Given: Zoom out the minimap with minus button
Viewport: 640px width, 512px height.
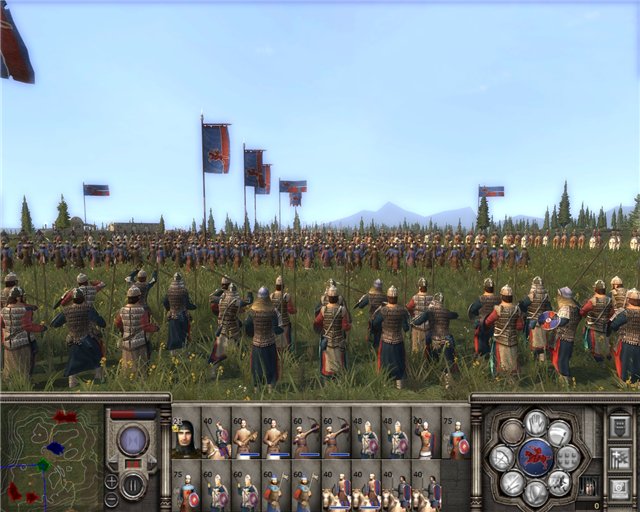Looking at the screenshot, I should tap(111, 497).
